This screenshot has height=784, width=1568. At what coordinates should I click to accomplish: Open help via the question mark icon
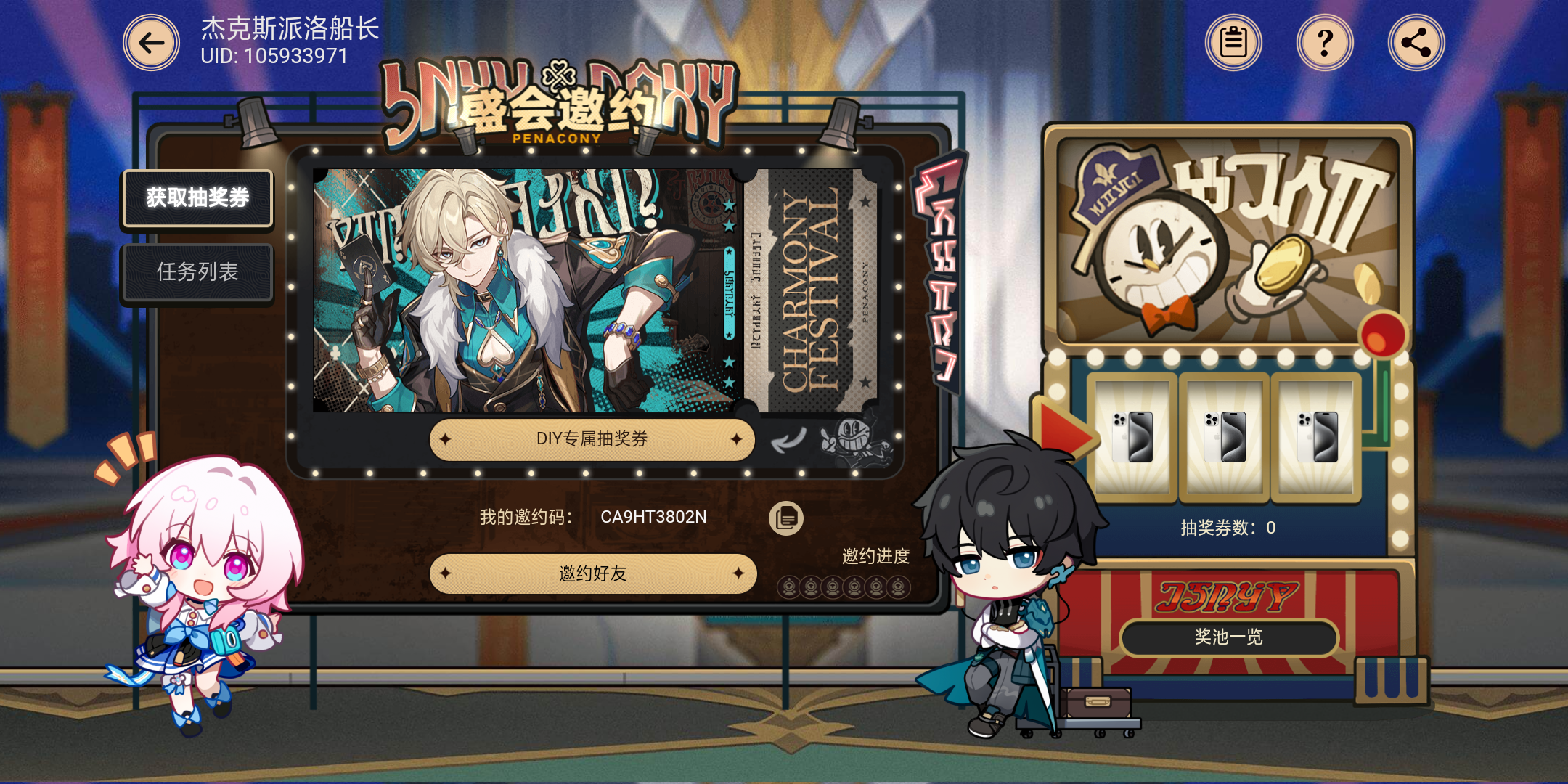tap(1324, 42)
